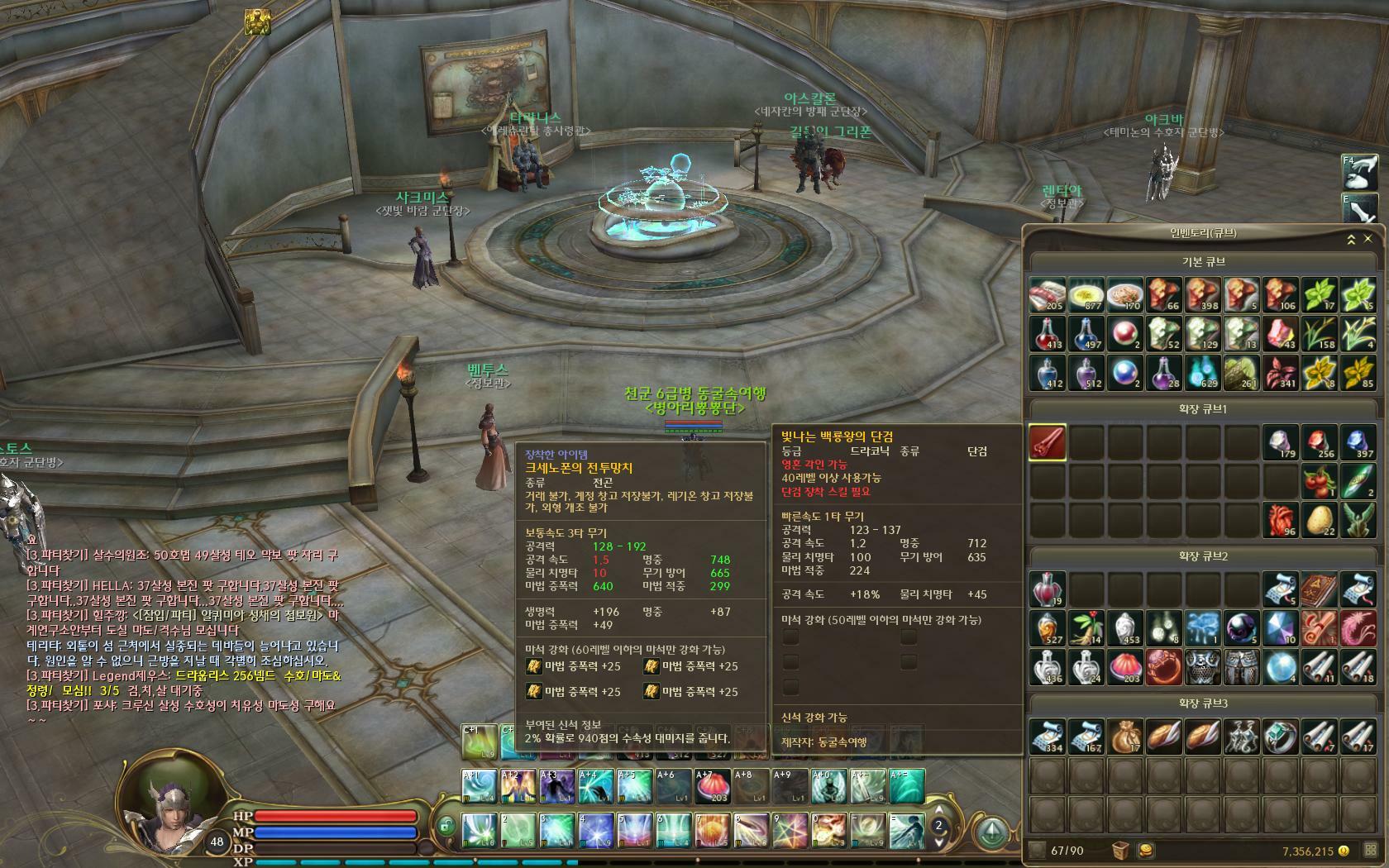1389x868 pixels.
Task: Select the red dagger in expansion cube 1
Action: [x=1048, y=442]
